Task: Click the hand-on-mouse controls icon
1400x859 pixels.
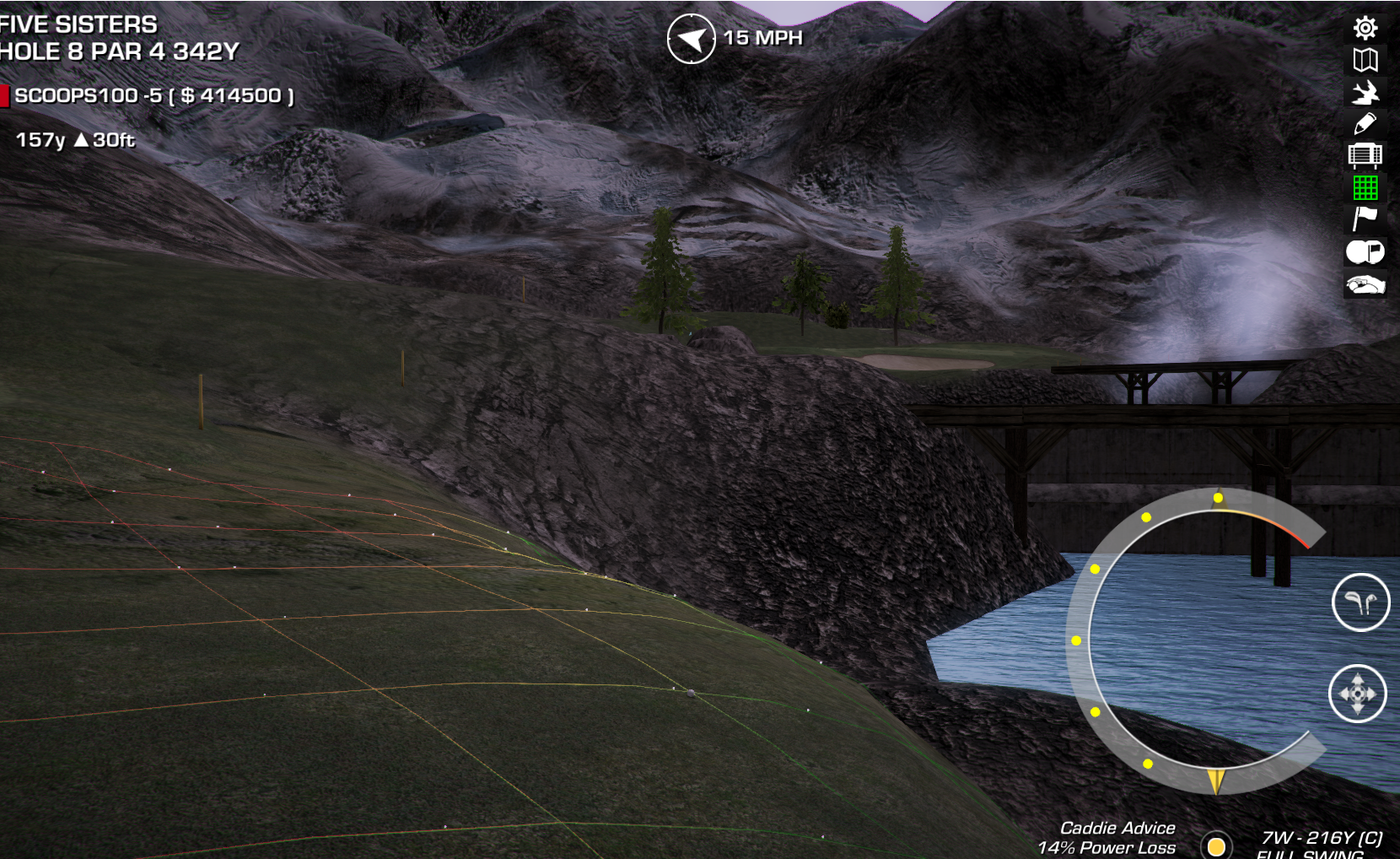Action: [1365, 286]
